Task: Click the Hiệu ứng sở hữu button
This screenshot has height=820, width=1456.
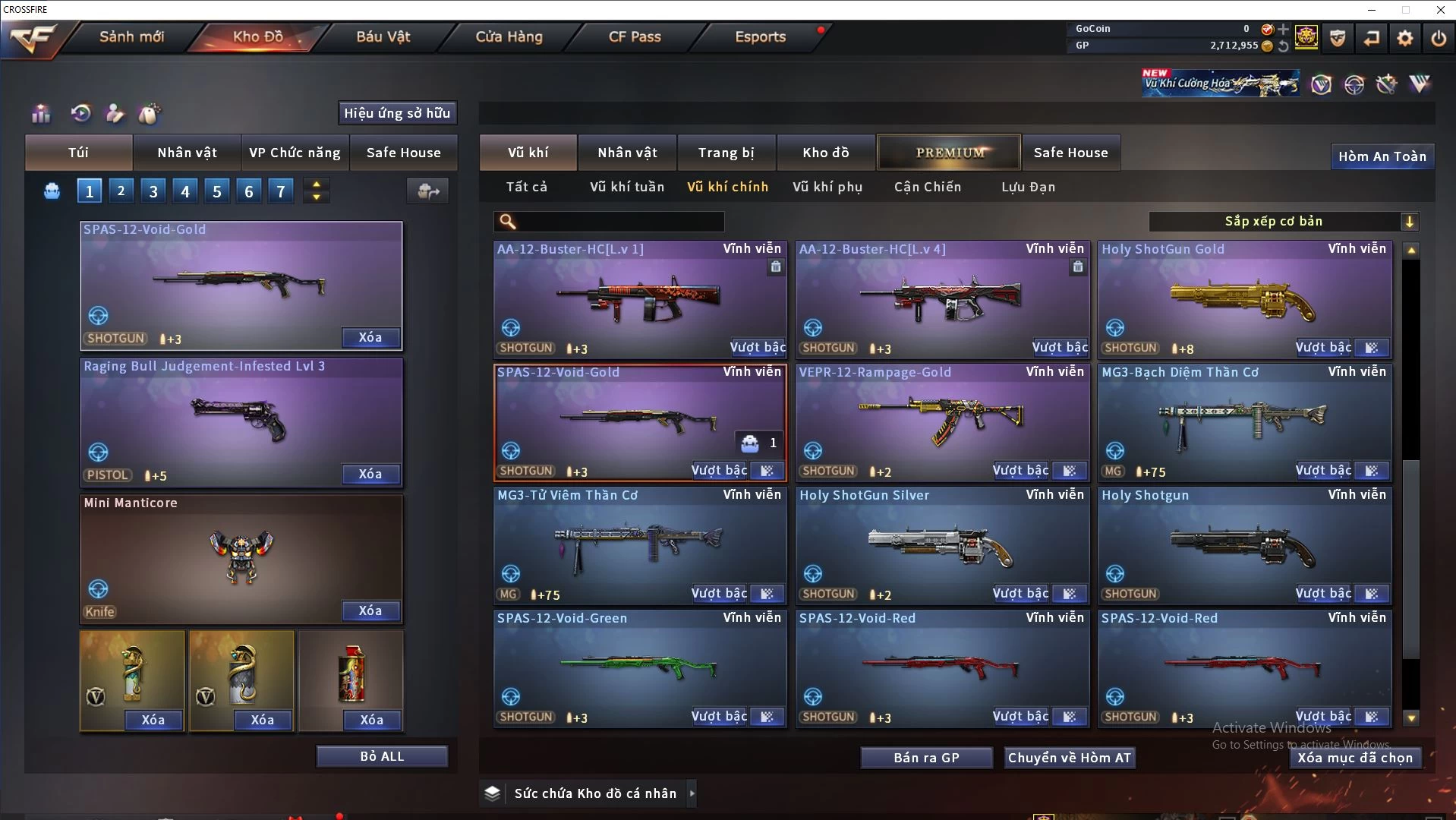Action: pos(397,113)
